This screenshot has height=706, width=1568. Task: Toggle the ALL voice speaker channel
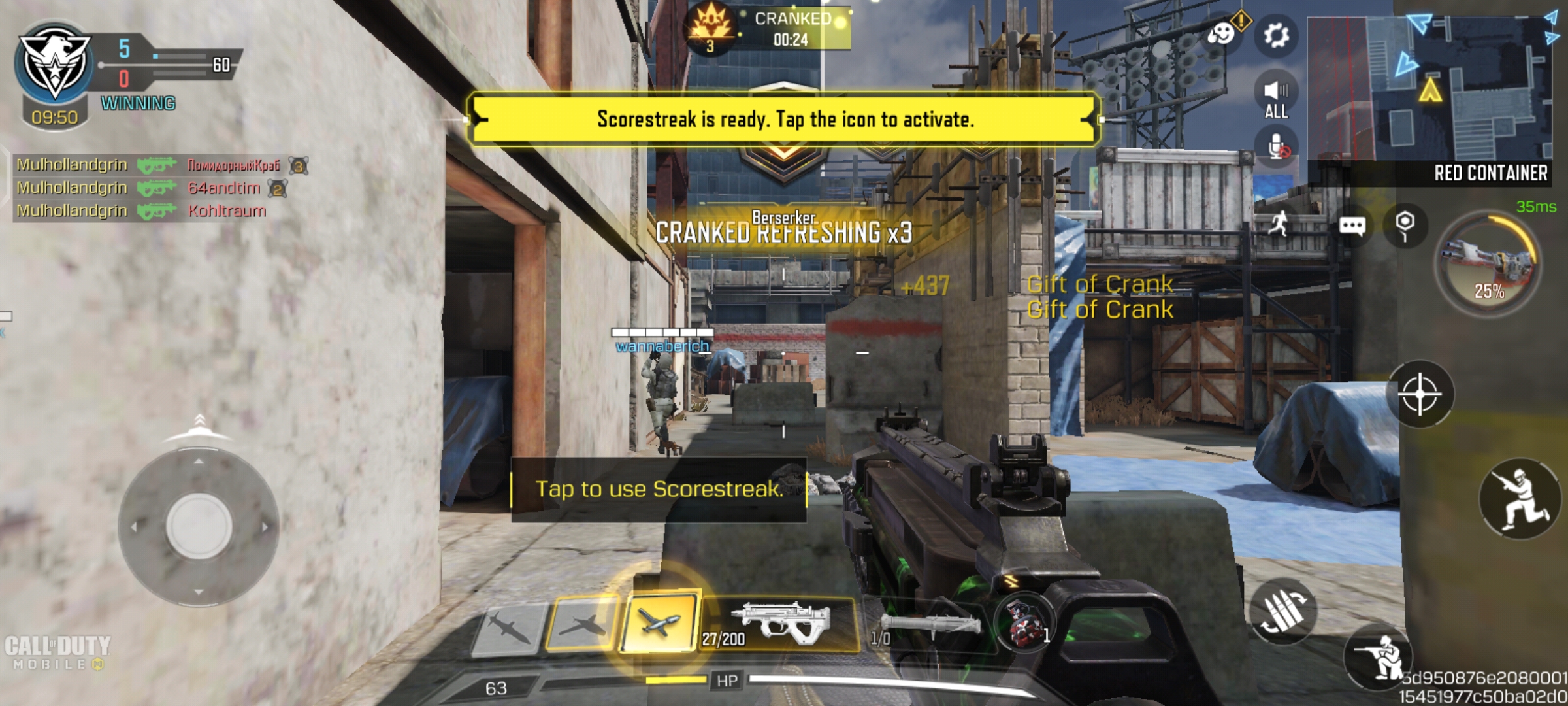click(x=1276, y=97)
